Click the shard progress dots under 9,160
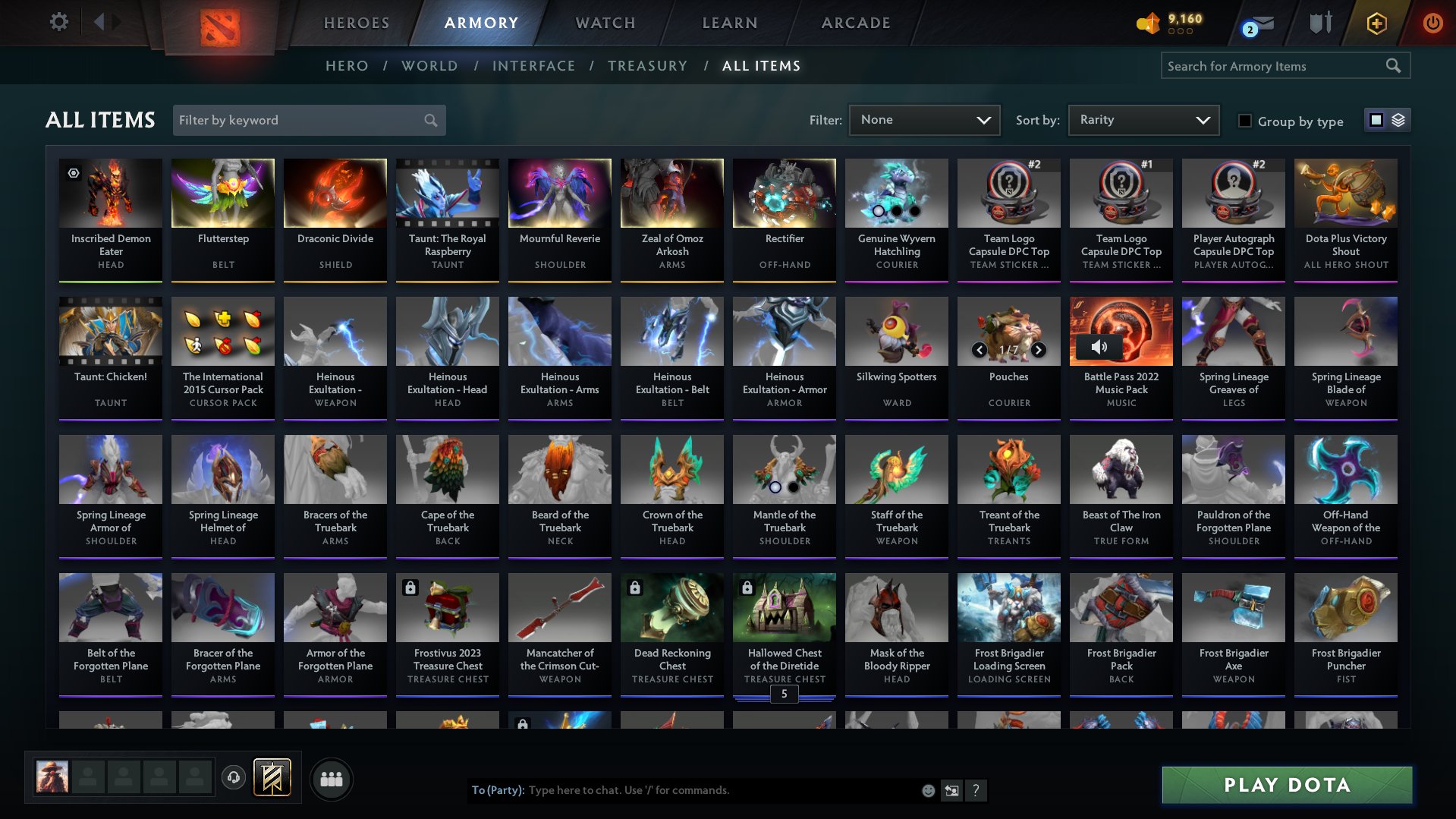 pos(1180,32)
